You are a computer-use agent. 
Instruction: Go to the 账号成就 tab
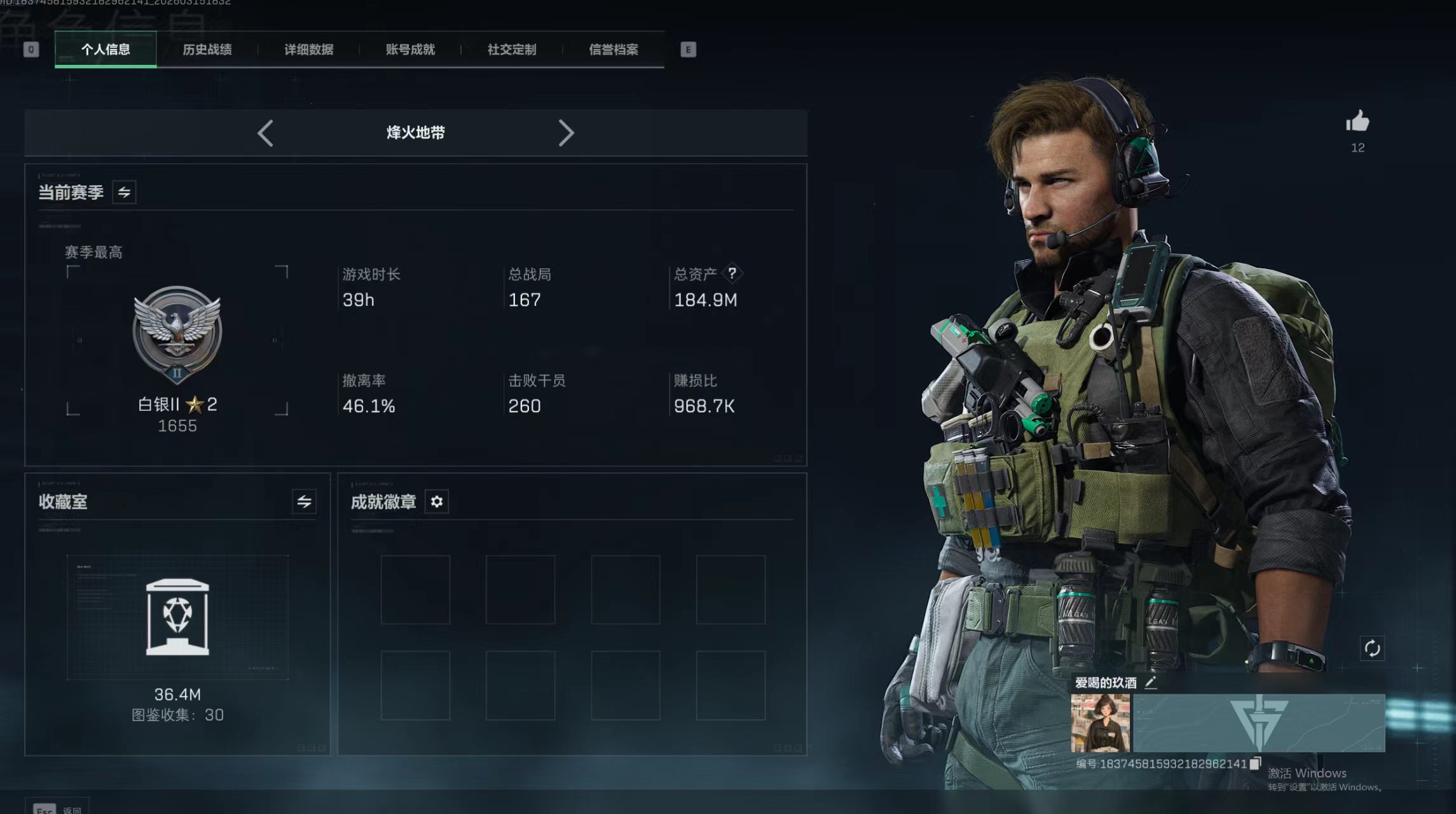point(410,50)
